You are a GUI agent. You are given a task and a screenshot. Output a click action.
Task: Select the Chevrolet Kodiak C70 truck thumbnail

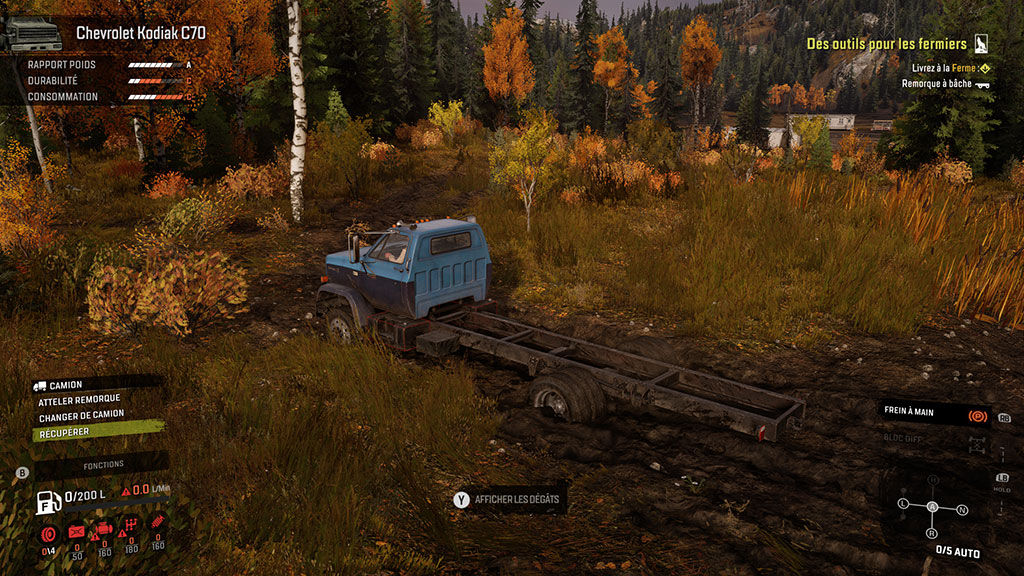(x=31, y=35)
